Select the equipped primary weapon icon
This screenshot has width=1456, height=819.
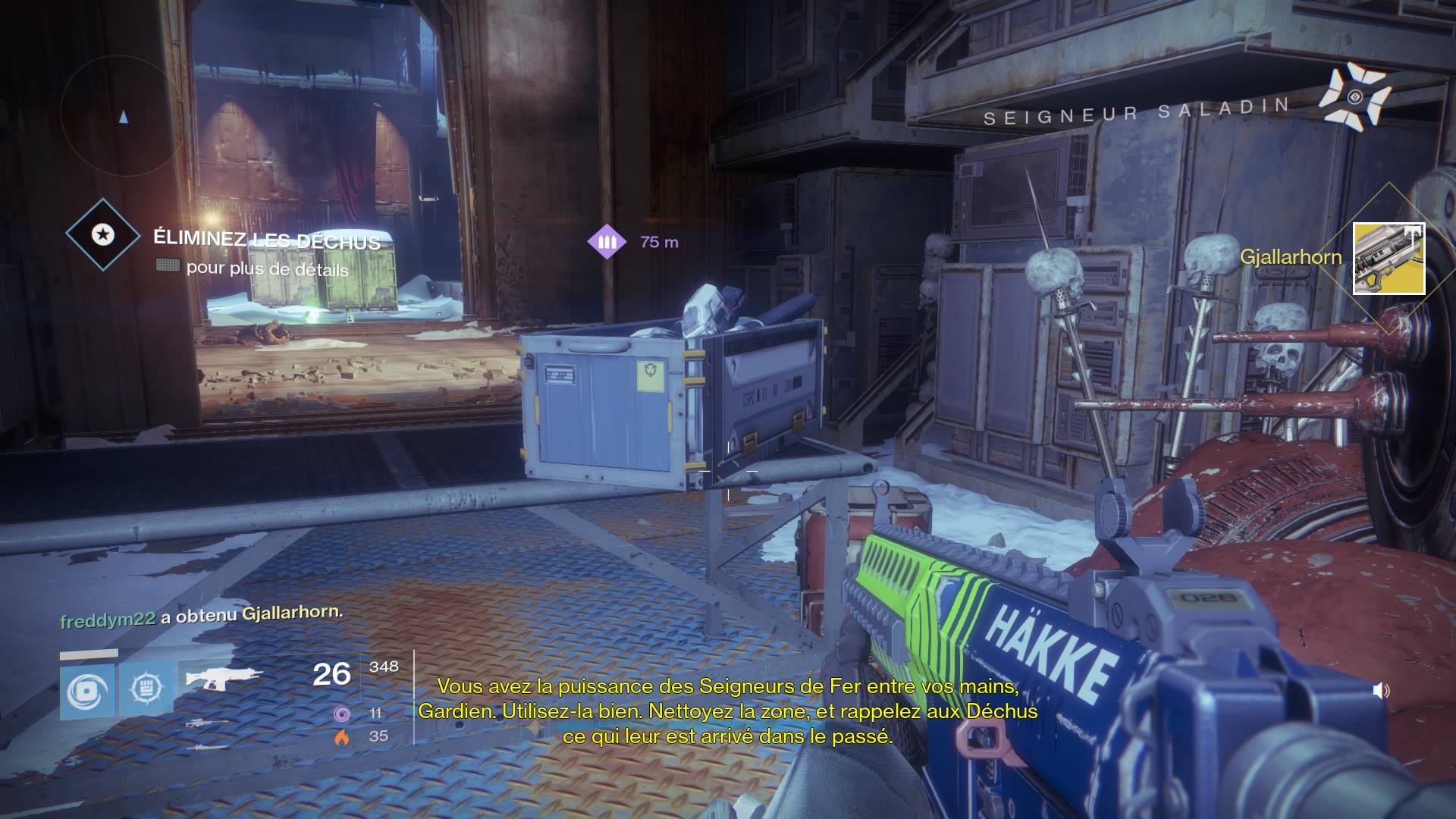224,677
